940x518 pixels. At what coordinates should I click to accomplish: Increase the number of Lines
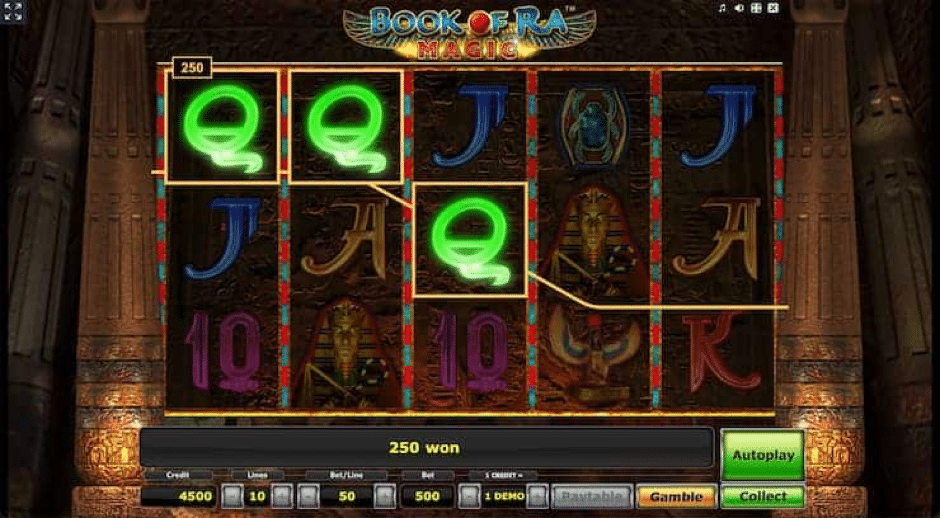tap(283, 496)
